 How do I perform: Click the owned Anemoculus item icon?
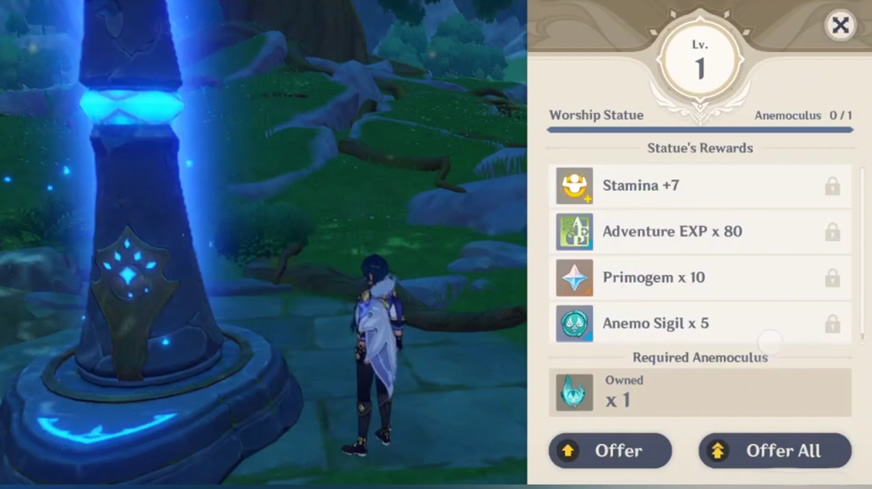(574, 392)
